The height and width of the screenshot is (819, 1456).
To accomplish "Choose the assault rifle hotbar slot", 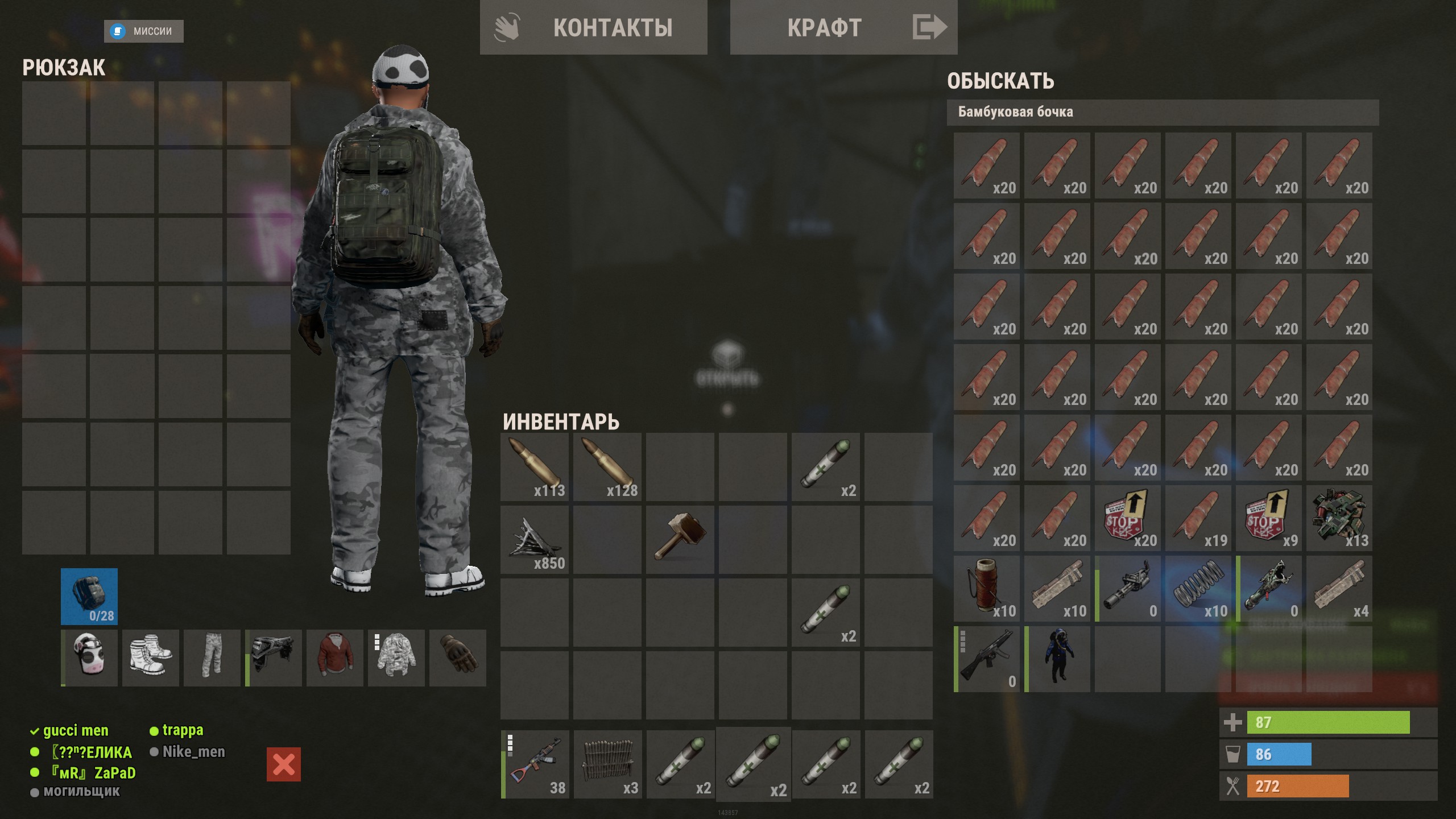I will click(x=535, y=765).
